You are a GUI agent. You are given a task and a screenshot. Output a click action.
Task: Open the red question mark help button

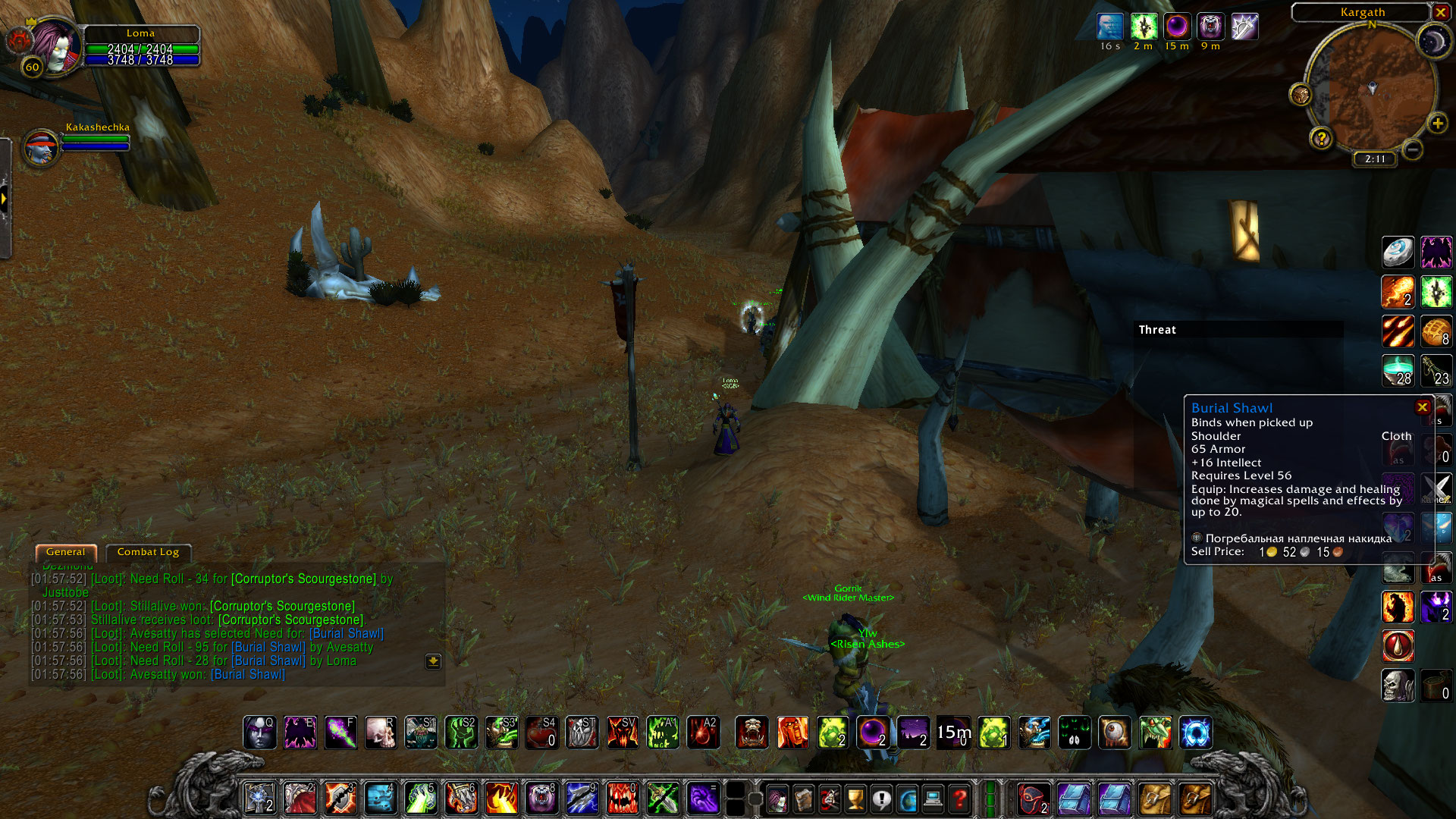pyautogui.click(x=959, y=799)
